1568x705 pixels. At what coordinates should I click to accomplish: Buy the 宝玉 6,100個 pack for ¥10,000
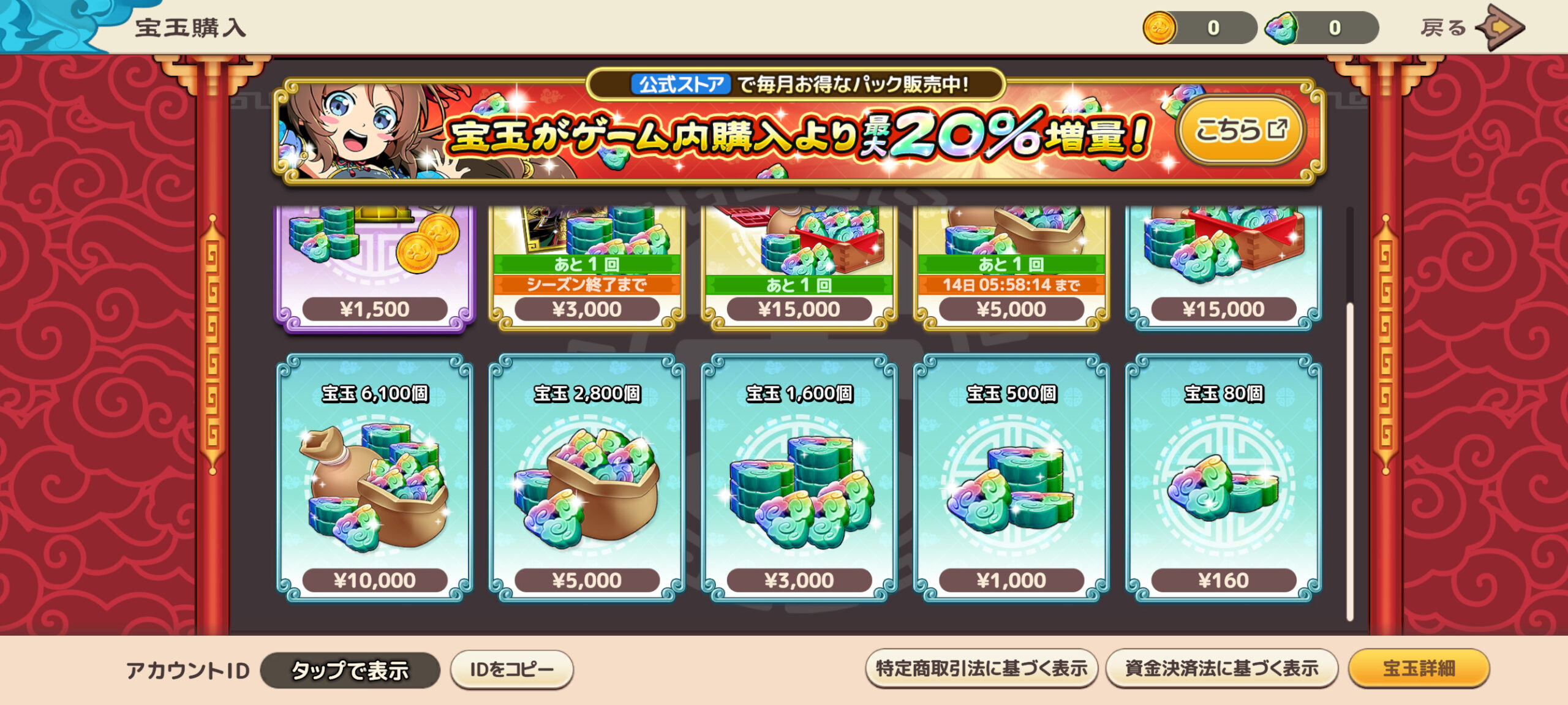pos(374,478)
